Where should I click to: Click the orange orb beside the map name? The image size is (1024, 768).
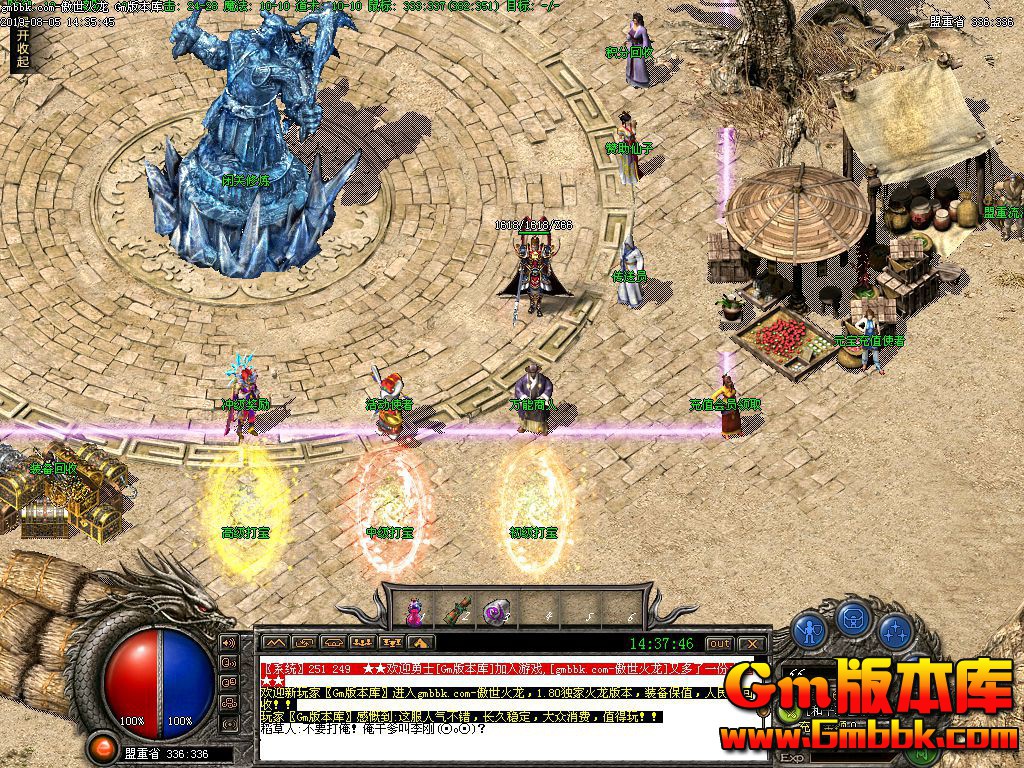tap(101, 747)
